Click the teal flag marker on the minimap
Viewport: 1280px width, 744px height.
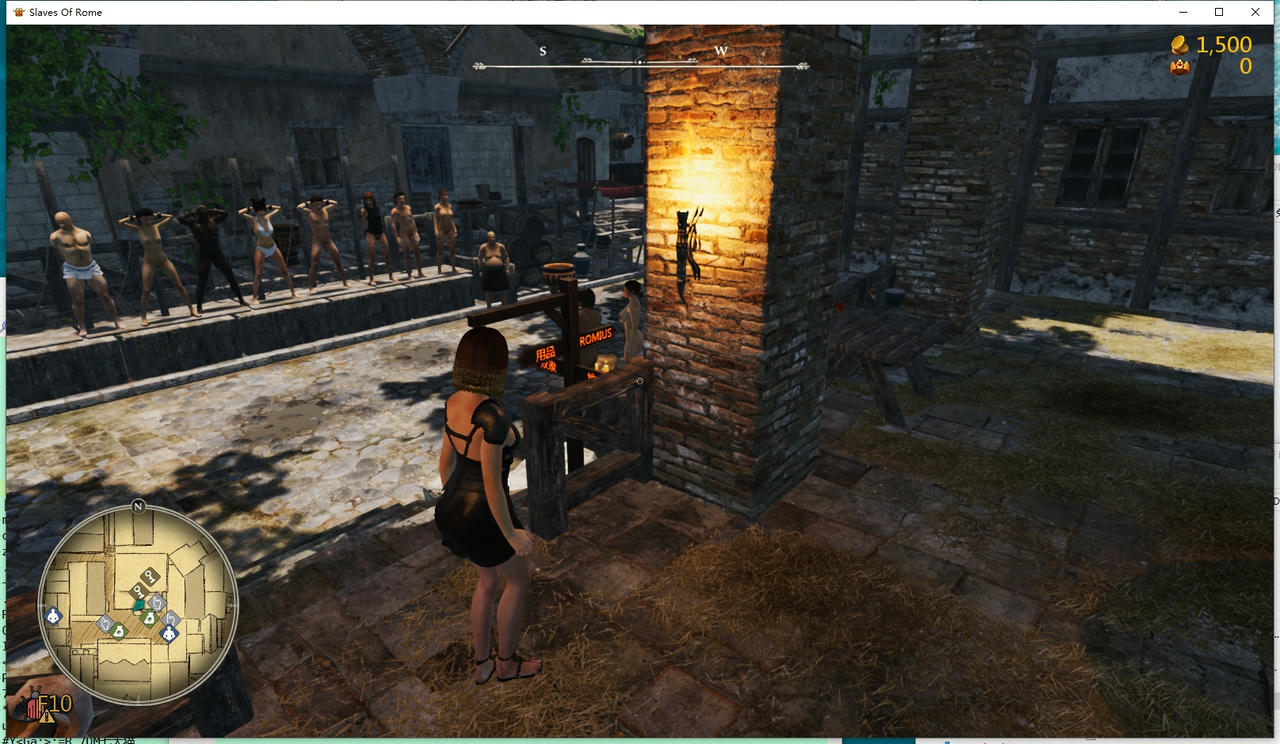[x=139, y=606]
